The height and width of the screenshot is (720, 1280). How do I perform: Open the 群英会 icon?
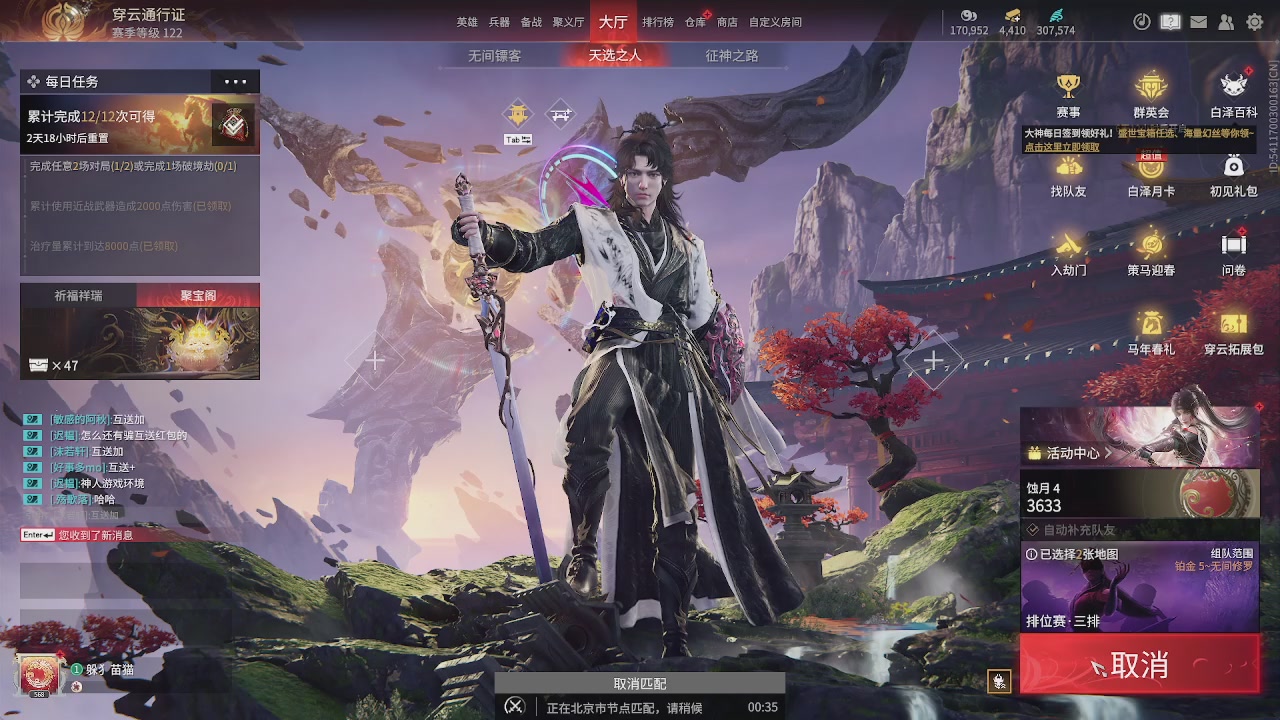[x=1150, y=85]
